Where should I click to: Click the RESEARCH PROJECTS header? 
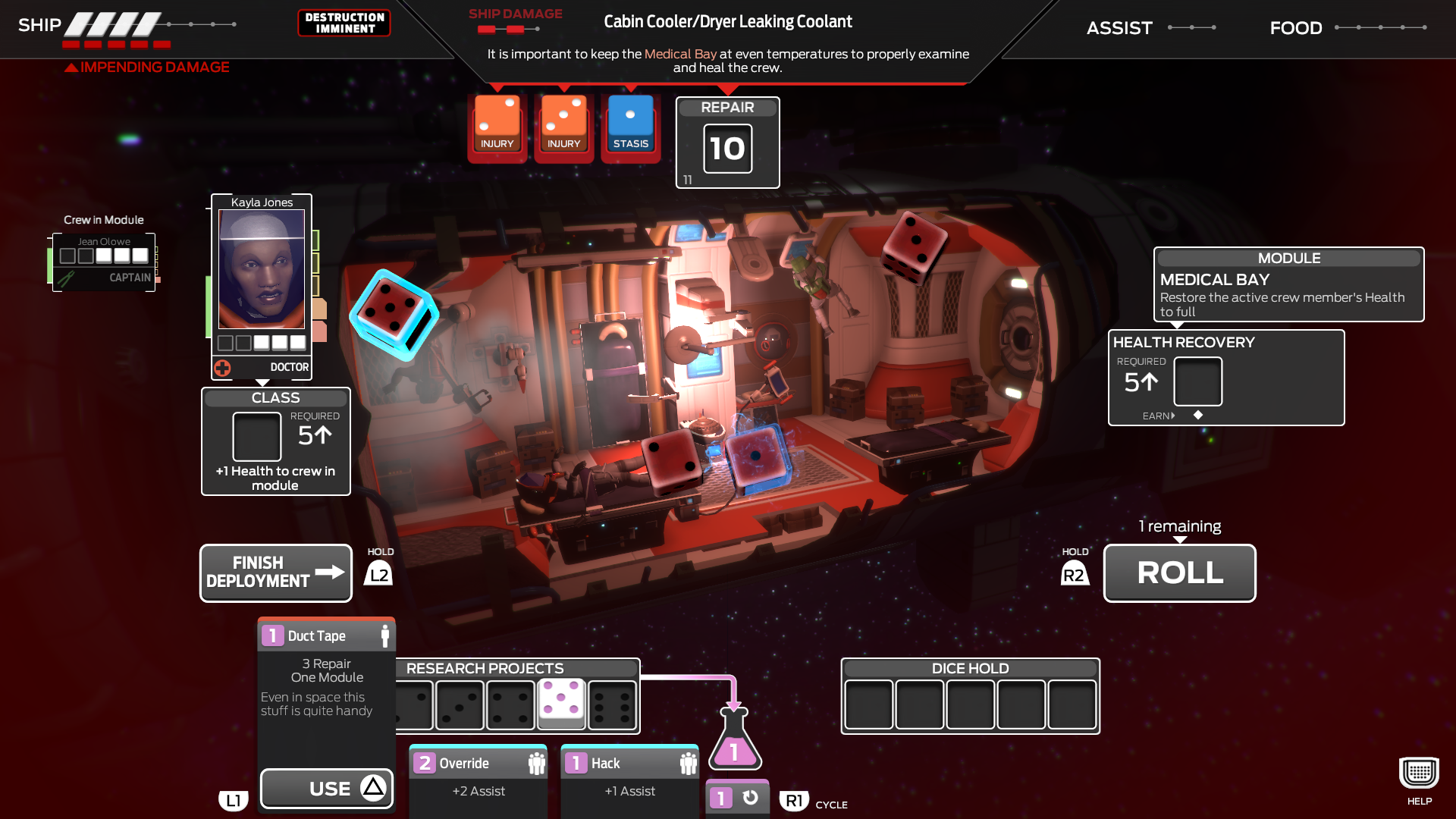(x=485, y=668)
